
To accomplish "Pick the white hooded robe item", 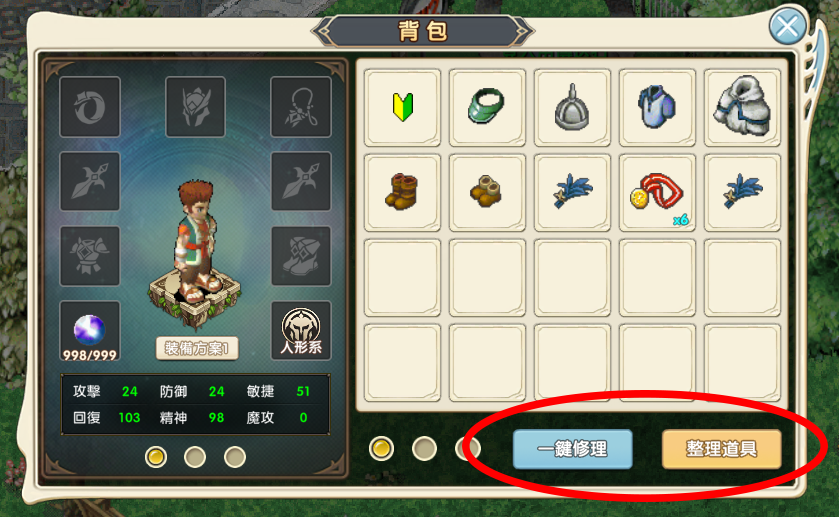I will [742, 107].
